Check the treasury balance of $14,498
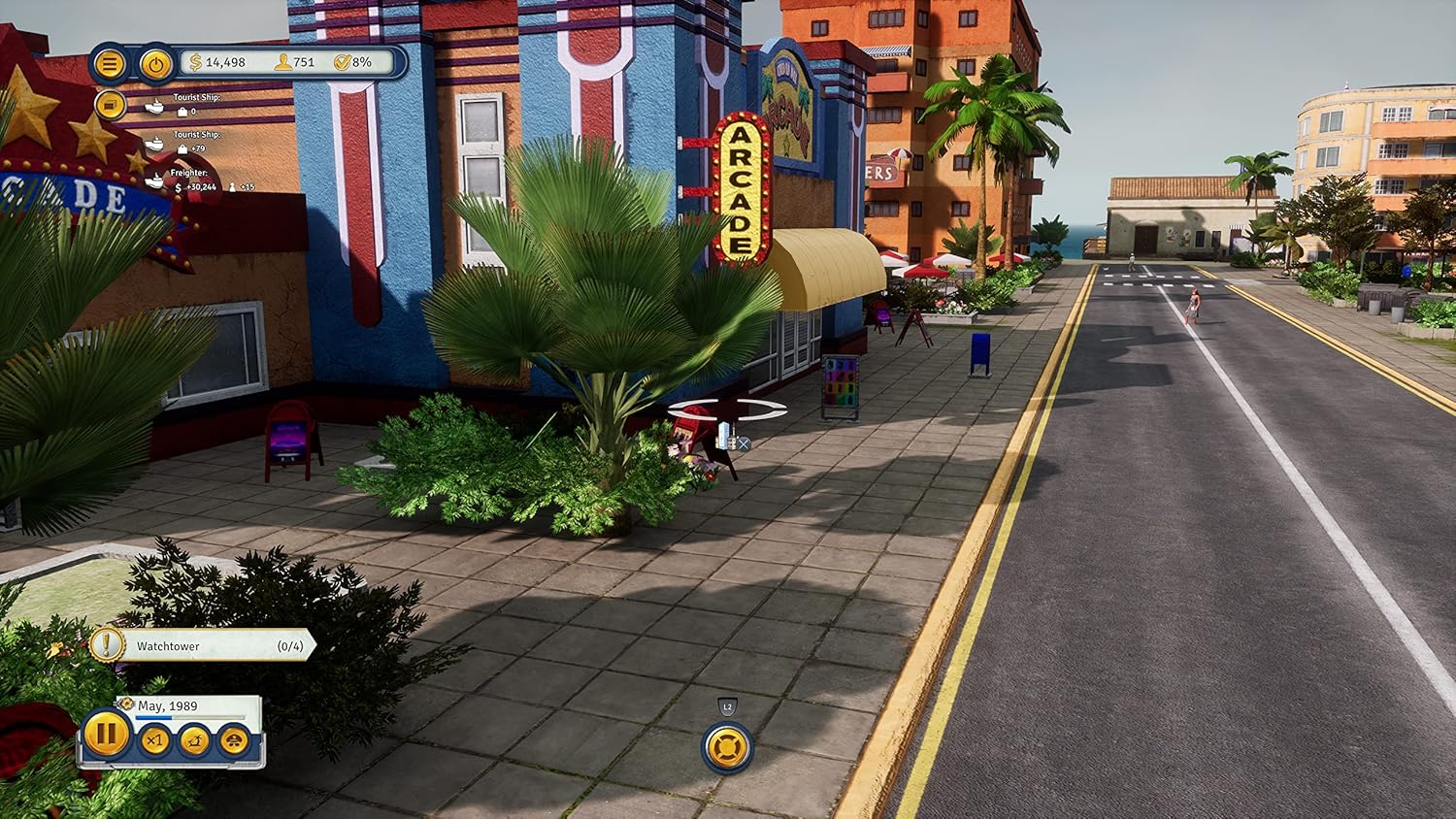 [219, 62]
